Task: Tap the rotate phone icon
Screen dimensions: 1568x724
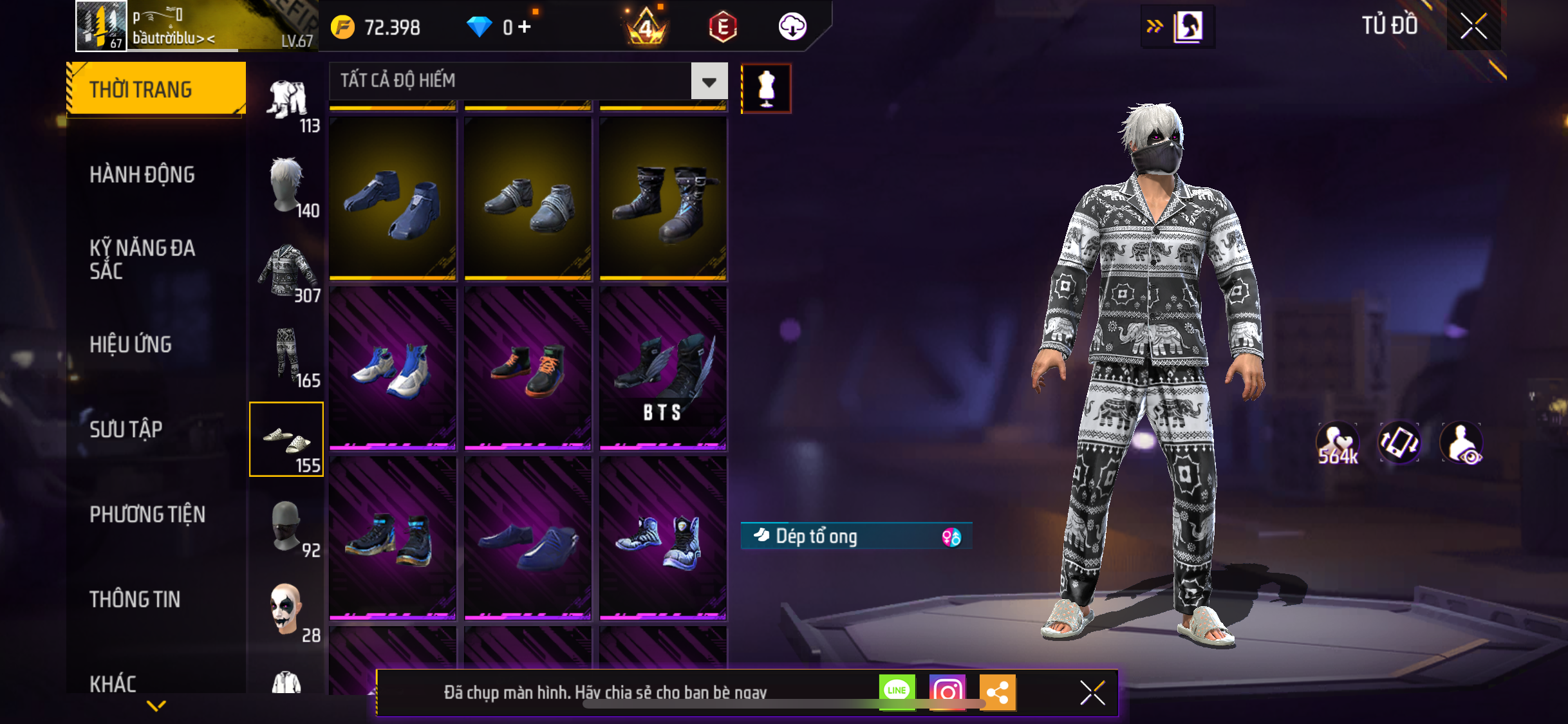Action: [x=1399, y=443]
